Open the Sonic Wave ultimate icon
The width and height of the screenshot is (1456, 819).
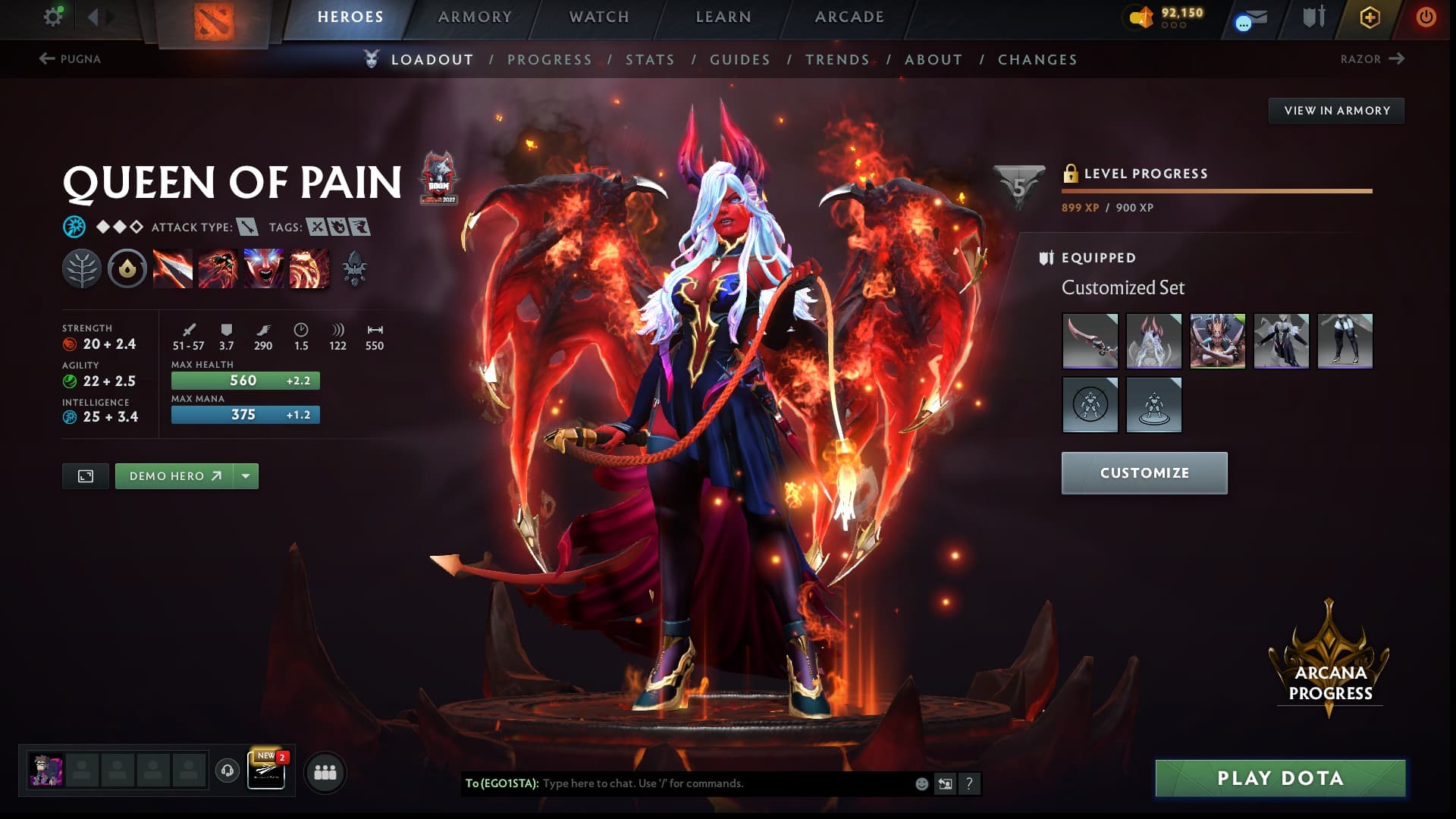(307, 269)
